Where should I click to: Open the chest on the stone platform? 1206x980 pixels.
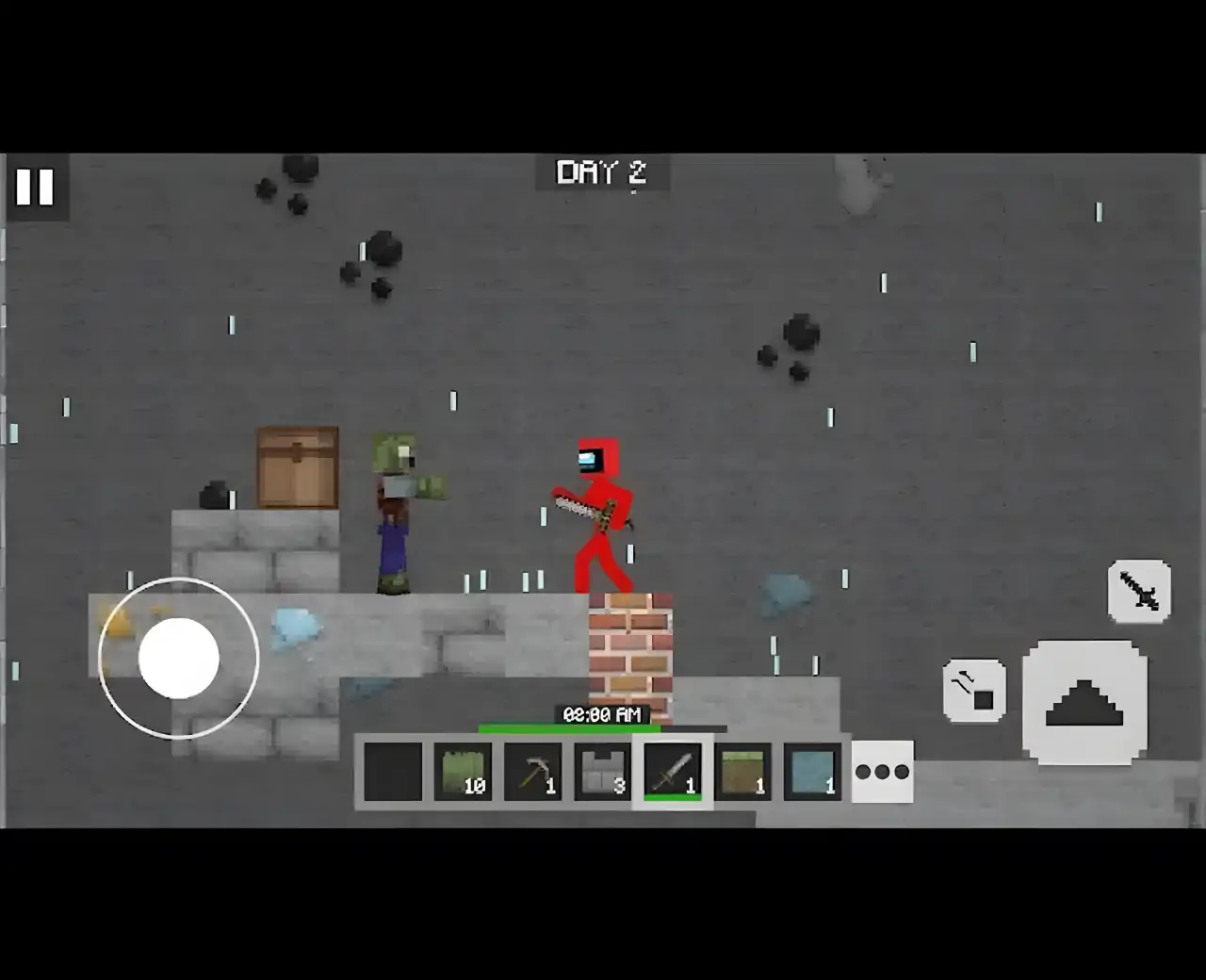296,466
